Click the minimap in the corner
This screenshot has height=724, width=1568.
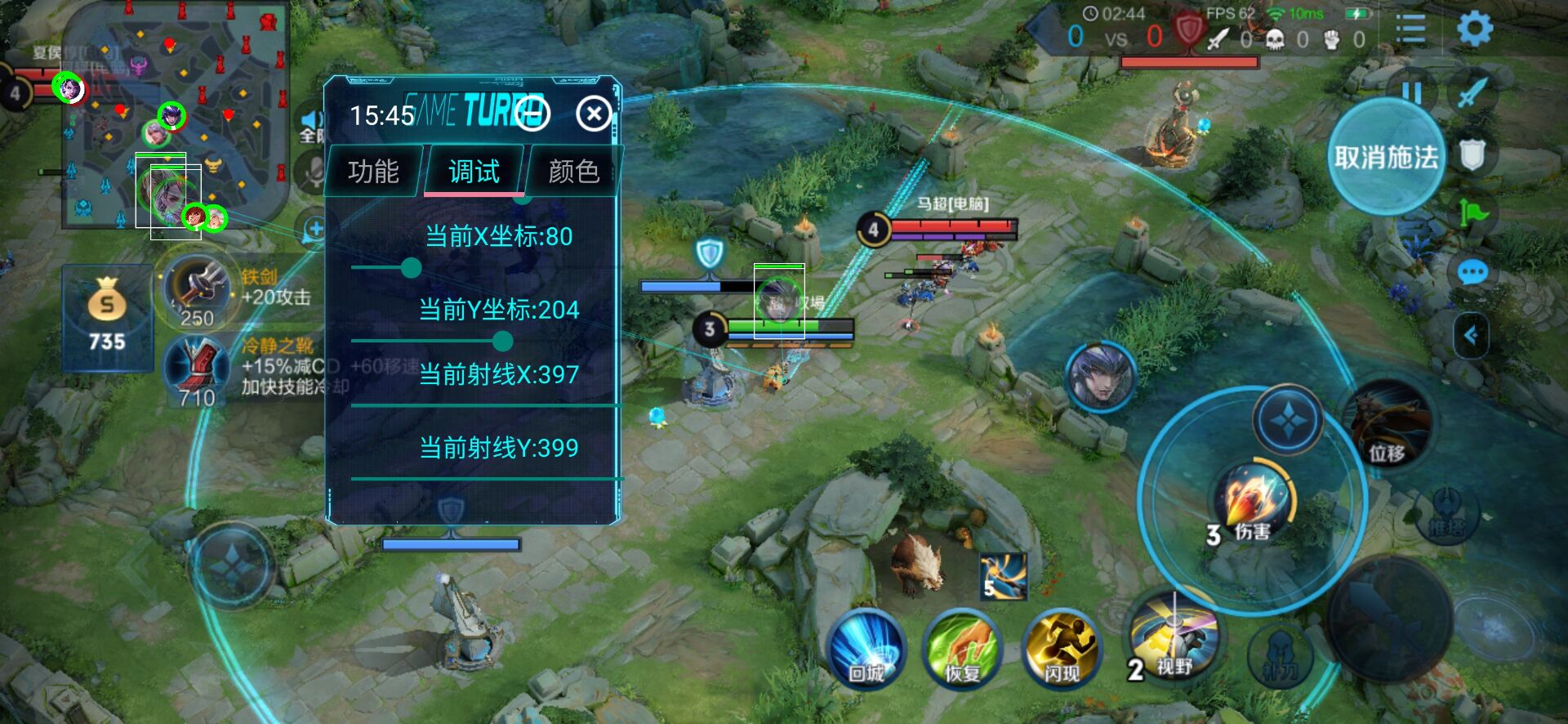pos(176,114)
